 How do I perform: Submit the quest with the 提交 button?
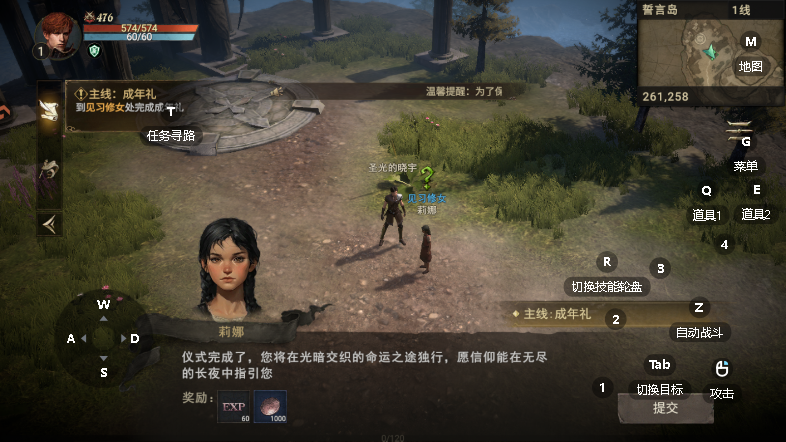click(665, 408)
